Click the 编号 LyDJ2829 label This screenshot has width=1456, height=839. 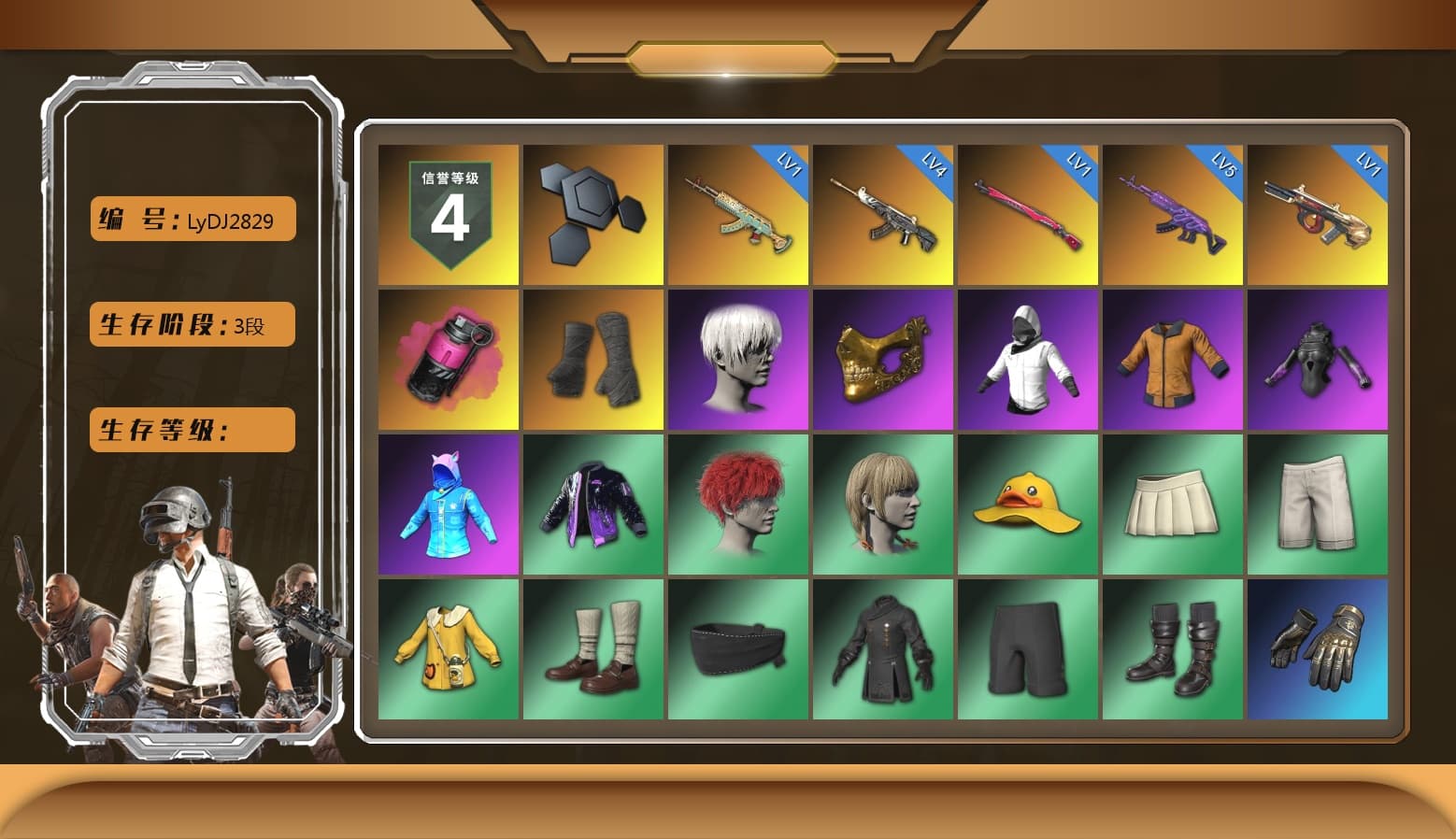coord(191,220)
